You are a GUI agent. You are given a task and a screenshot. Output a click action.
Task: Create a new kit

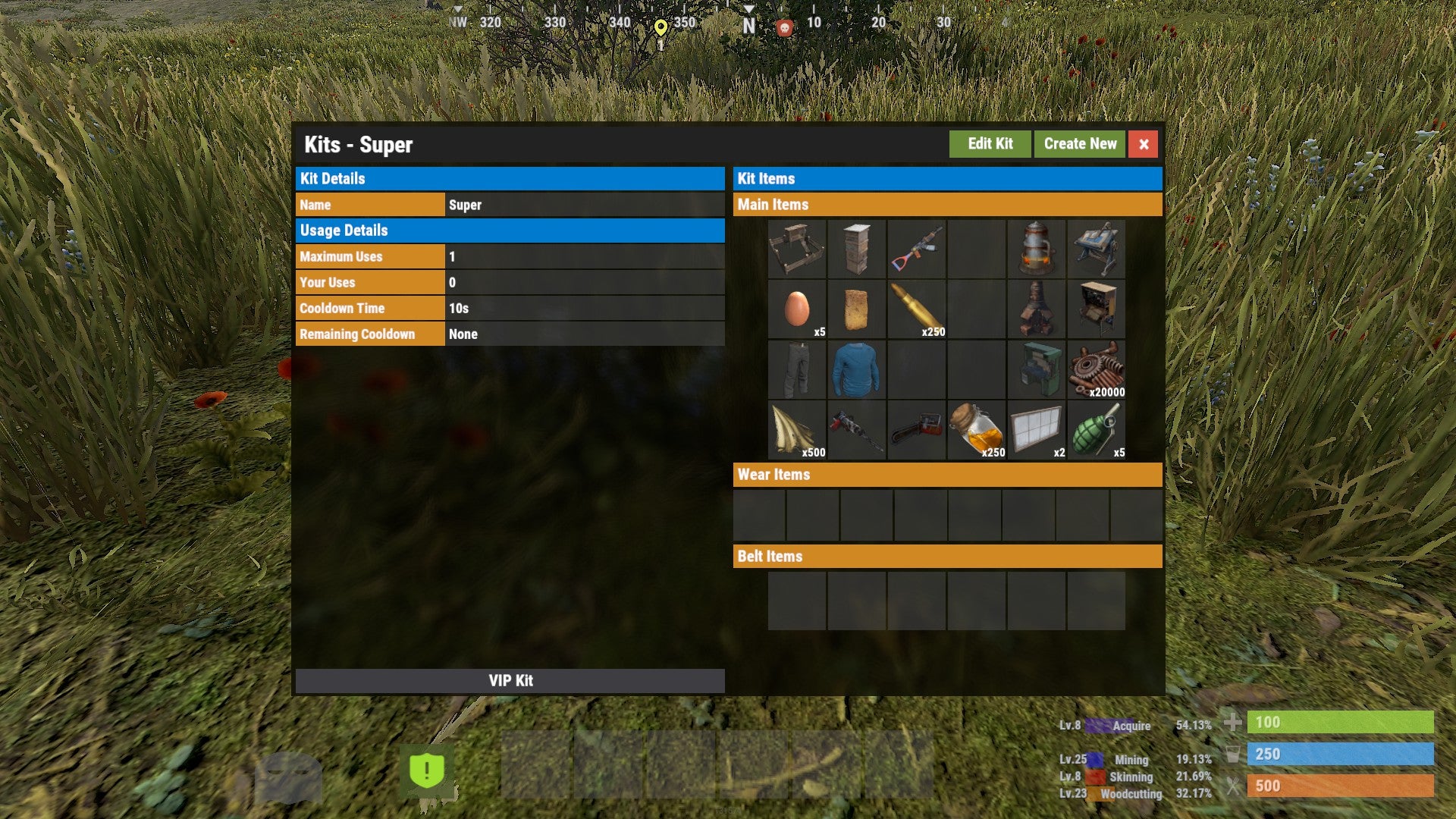pyautogui.click(x=1080, y=144)
